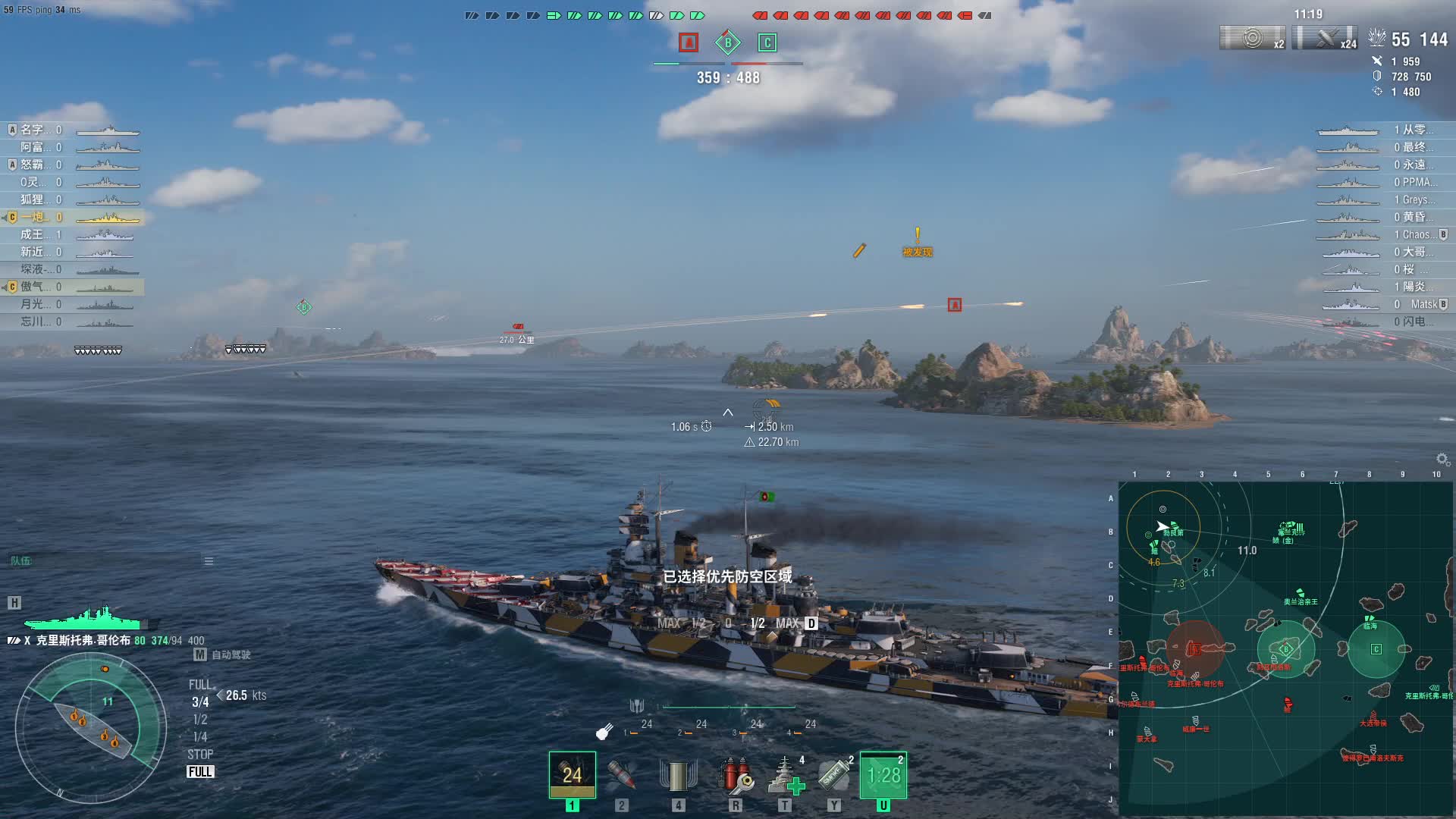Select the HE shell slot showing 24
This screenshot has width=1456, height=819.
572,774
